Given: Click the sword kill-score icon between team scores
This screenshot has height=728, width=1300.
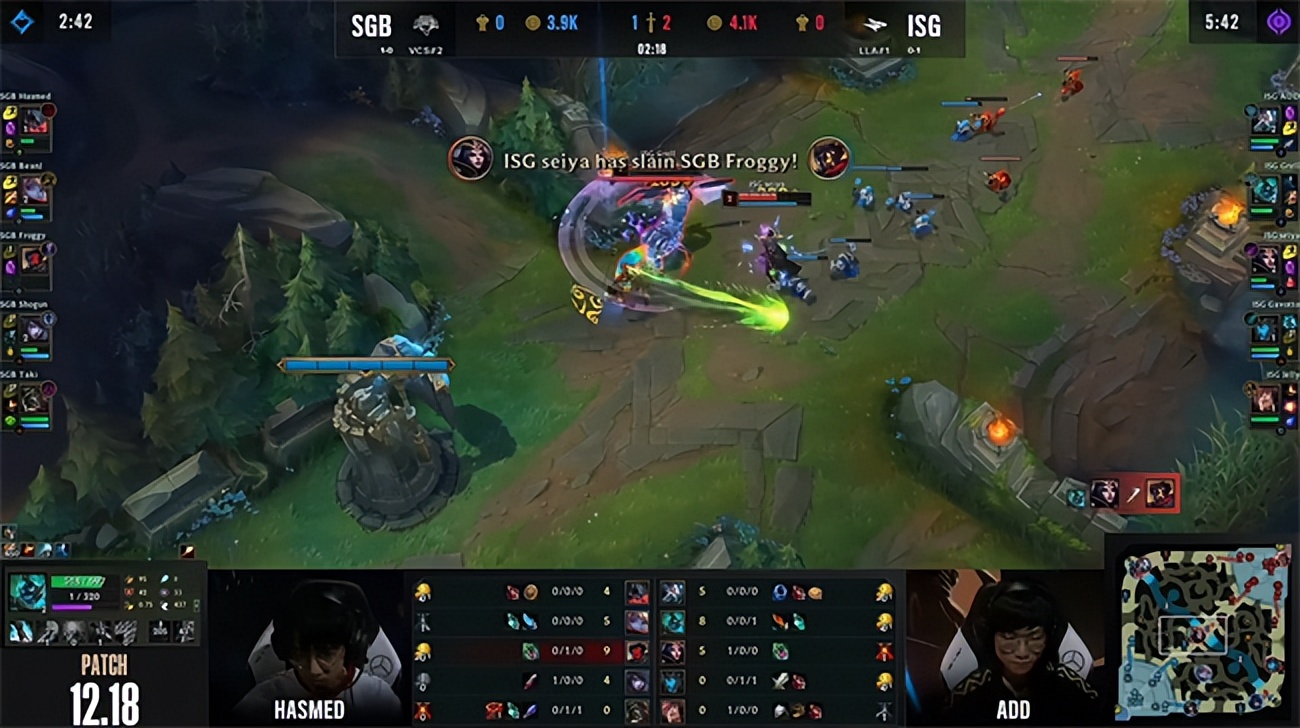Looking at the screenshot, I should pyautogui.click(x=650, y=22).
